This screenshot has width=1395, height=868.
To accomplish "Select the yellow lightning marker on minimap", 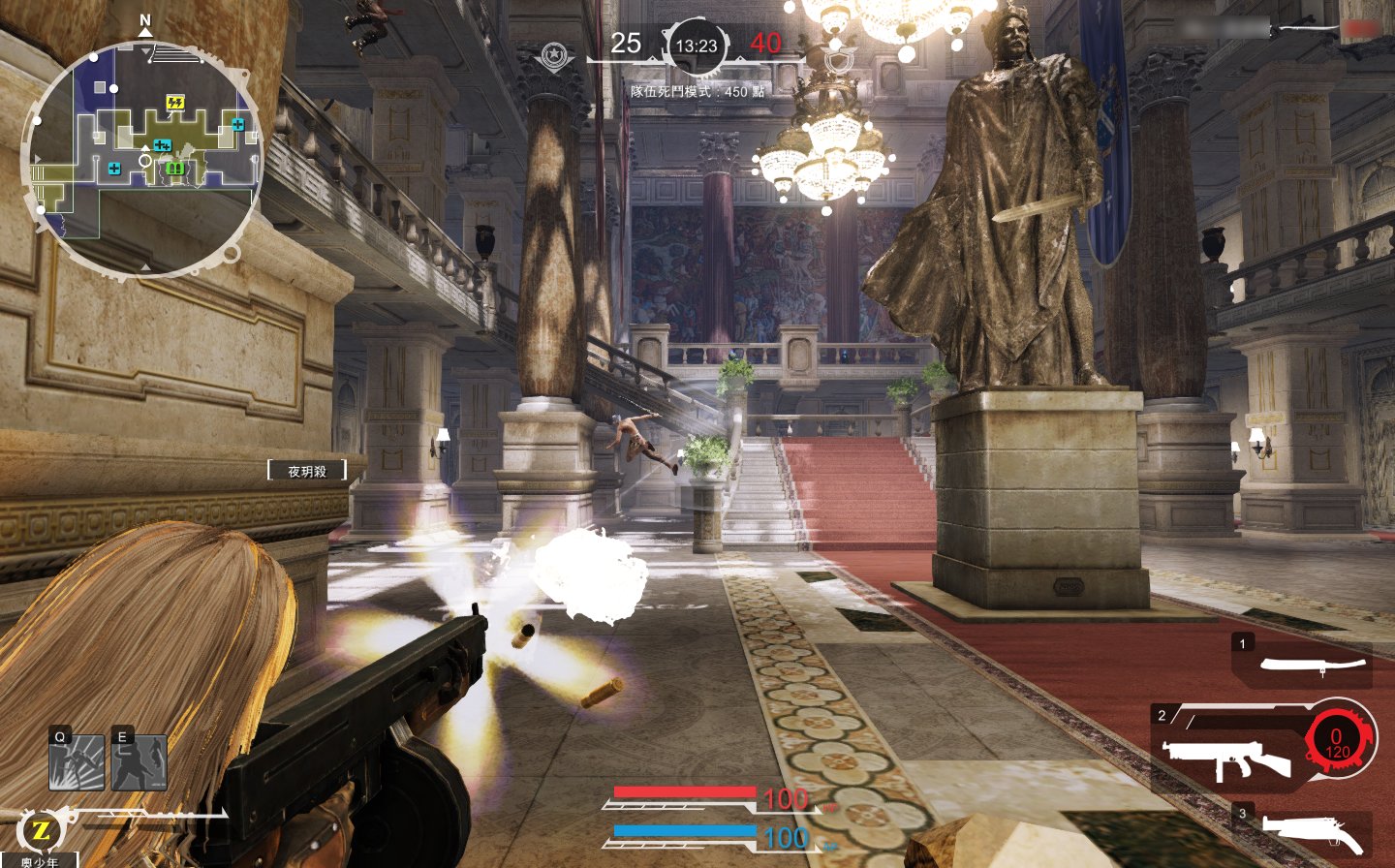I will (x=174, y=103).
